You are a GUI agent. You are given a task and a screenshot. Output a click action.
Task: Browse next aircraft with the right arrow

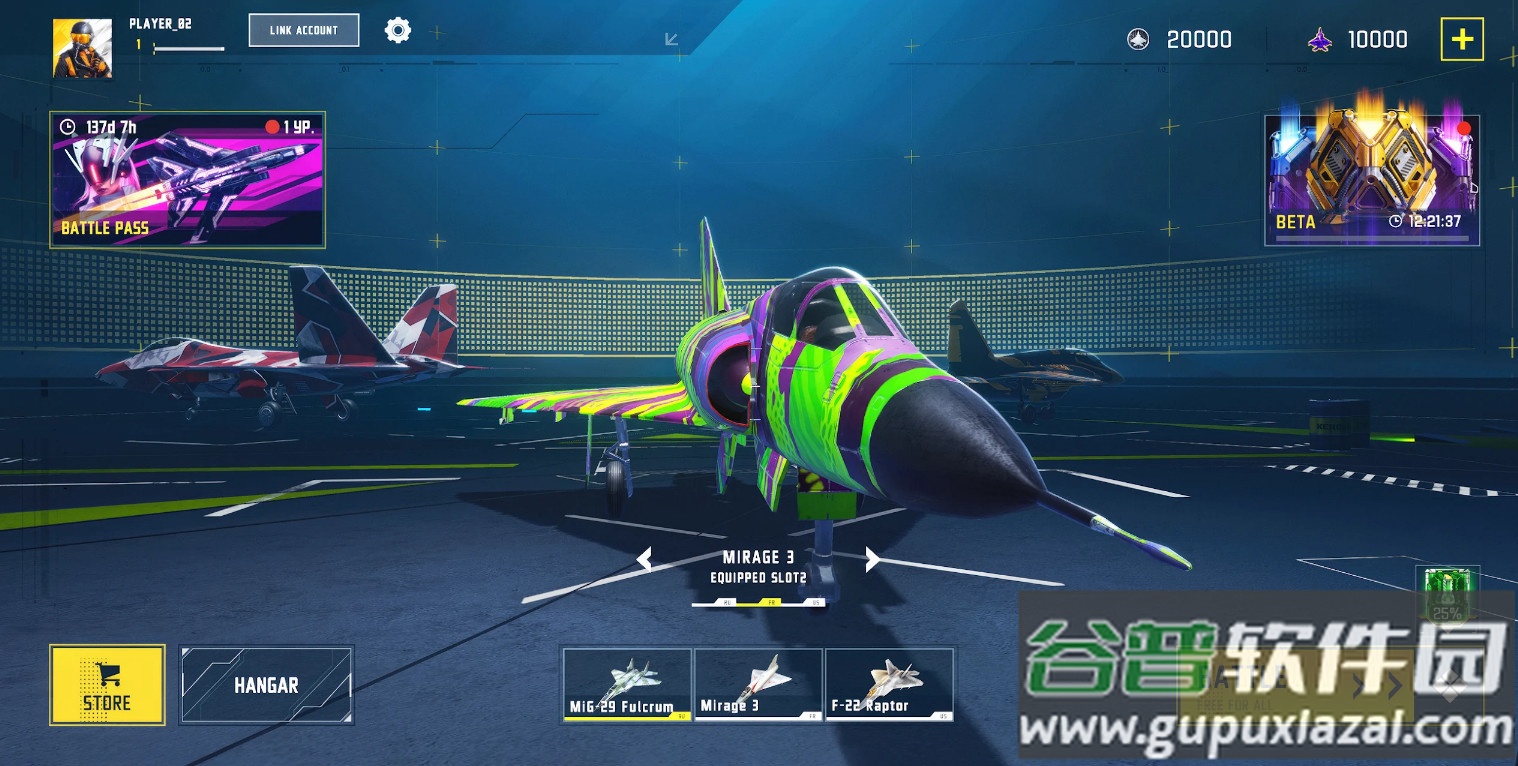pyautogui.click(x=871, y=558)
